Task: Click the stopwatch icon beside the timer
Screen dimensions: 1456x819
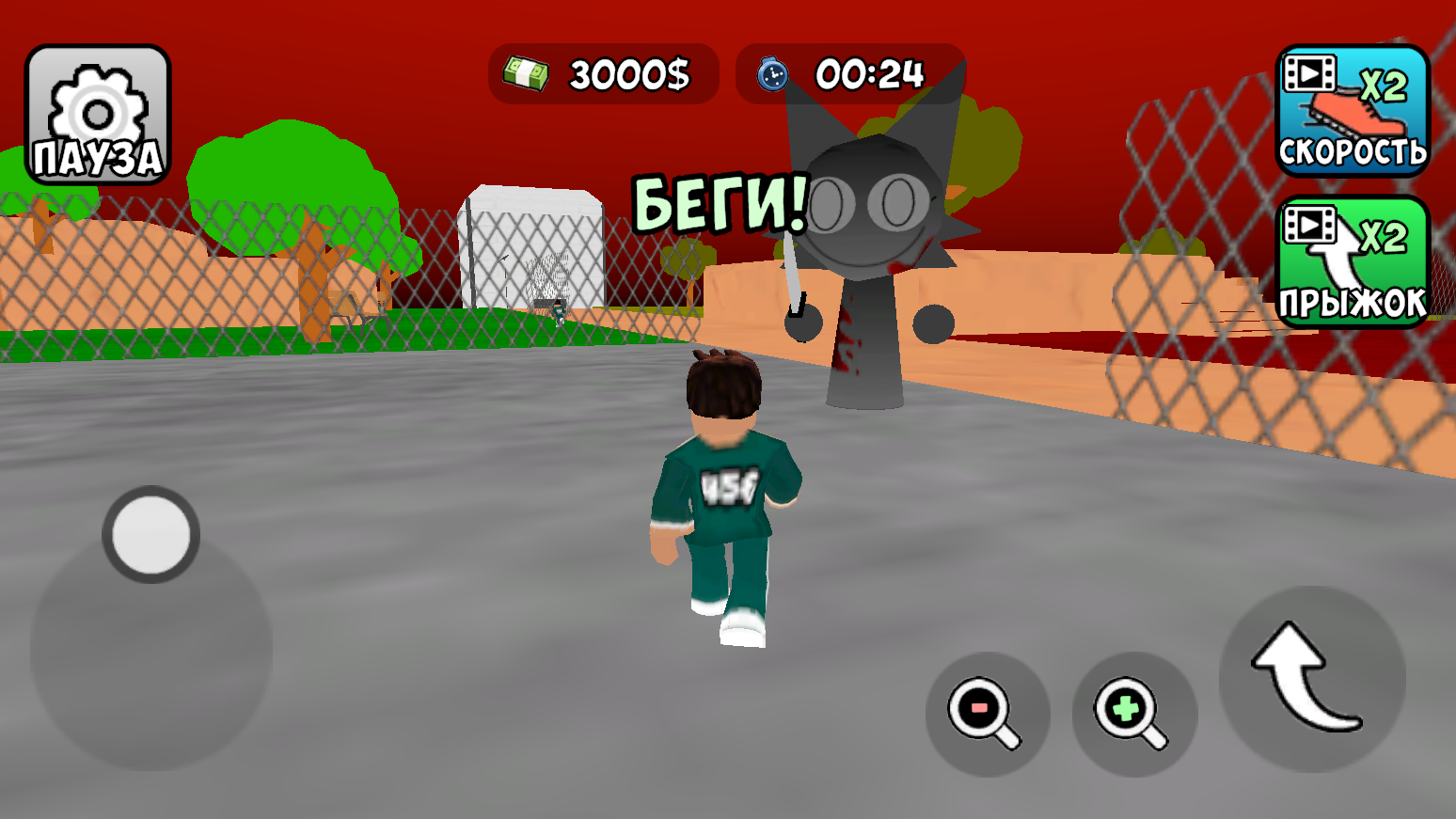Action: pos(771,74)
